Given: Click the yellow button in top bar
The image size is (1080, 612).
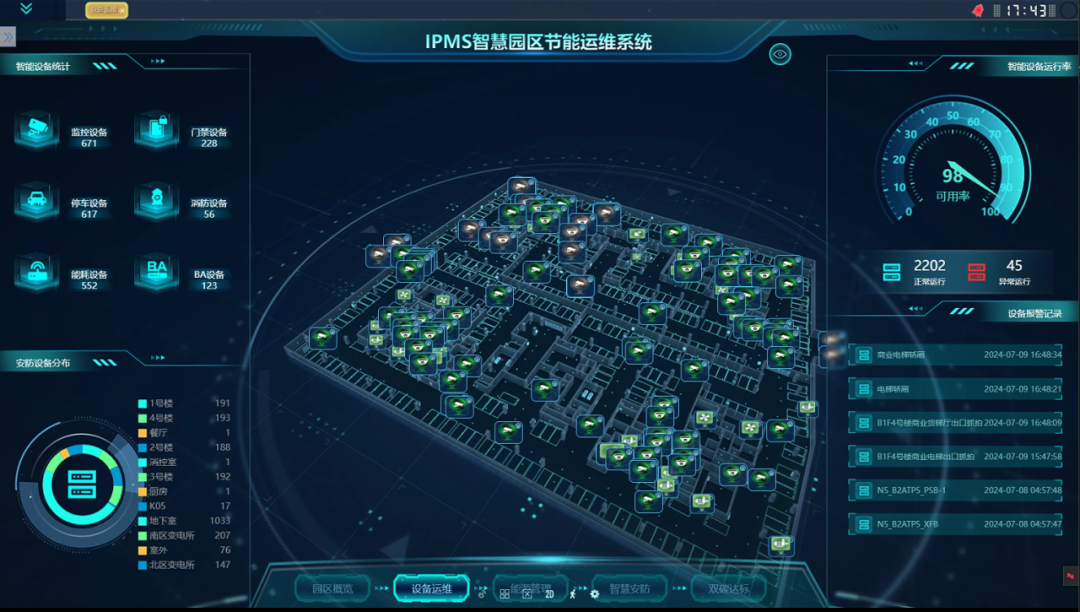Looking at the screenshot, I should pyautogui.click(x=107, y=10).
